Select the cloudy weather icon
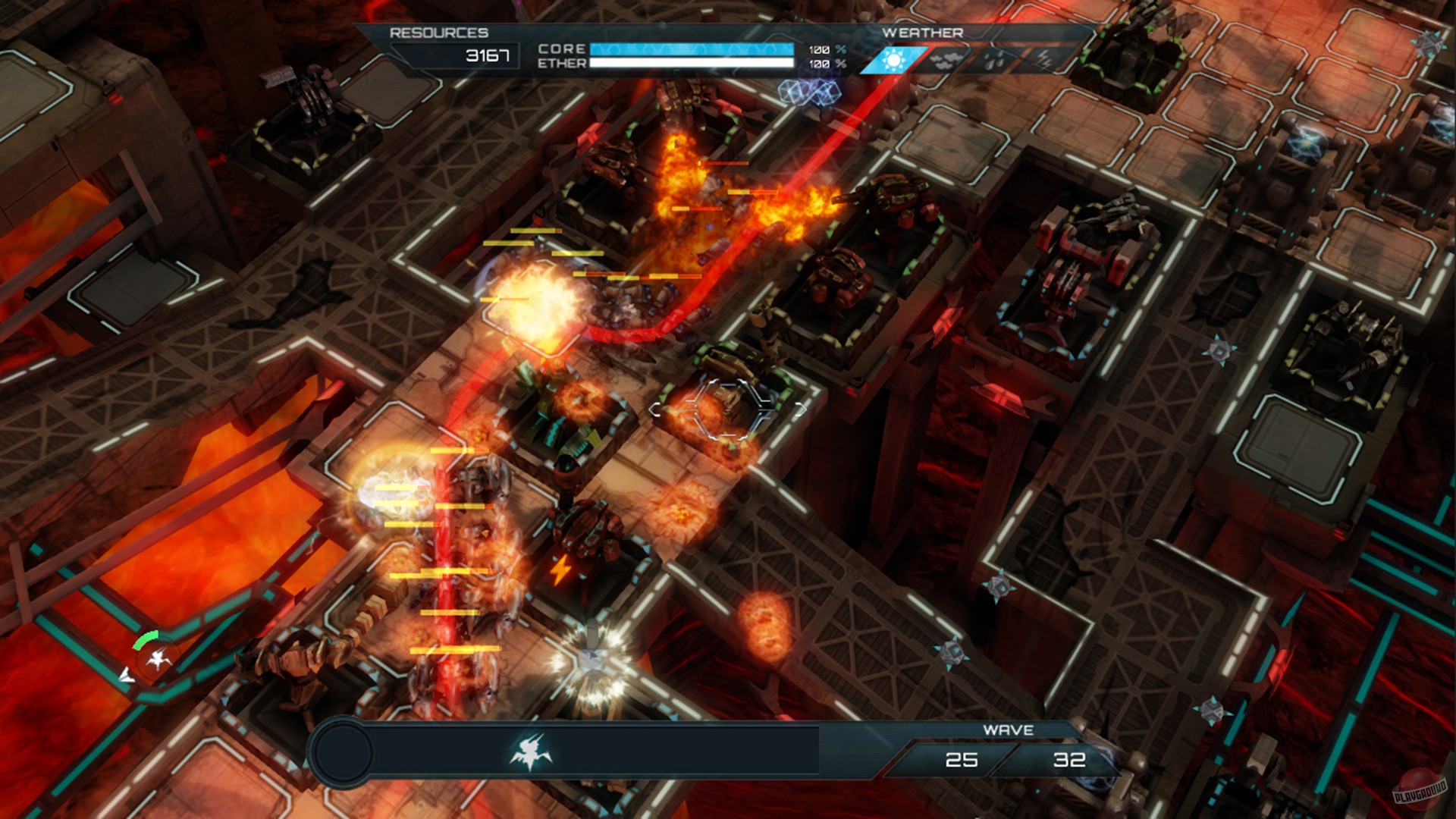Image resolution: width=1456 pixels, height=819 pixels. pyautogui.click(x=944, y=59)
